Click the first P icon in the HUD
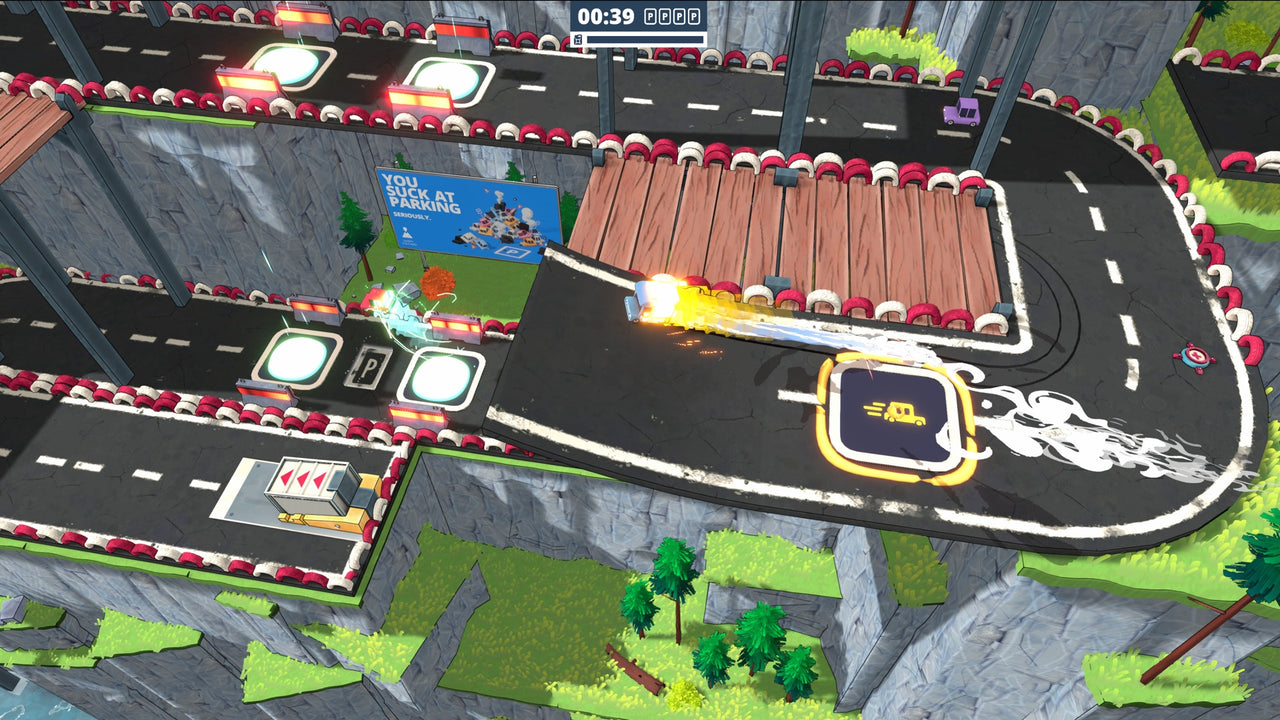 tap(649, 15)
